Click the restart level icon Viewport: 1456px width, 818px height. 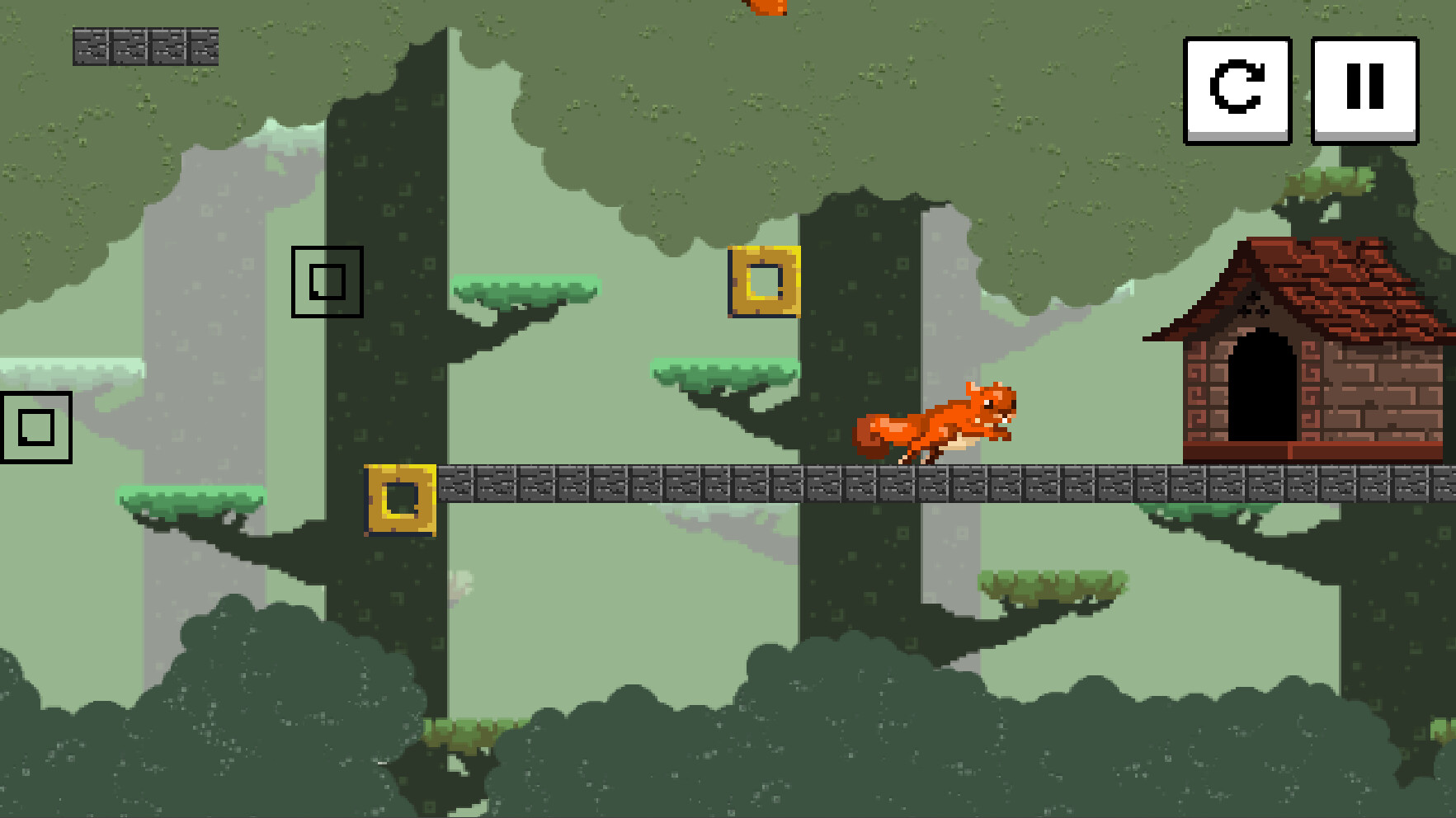1237,91
